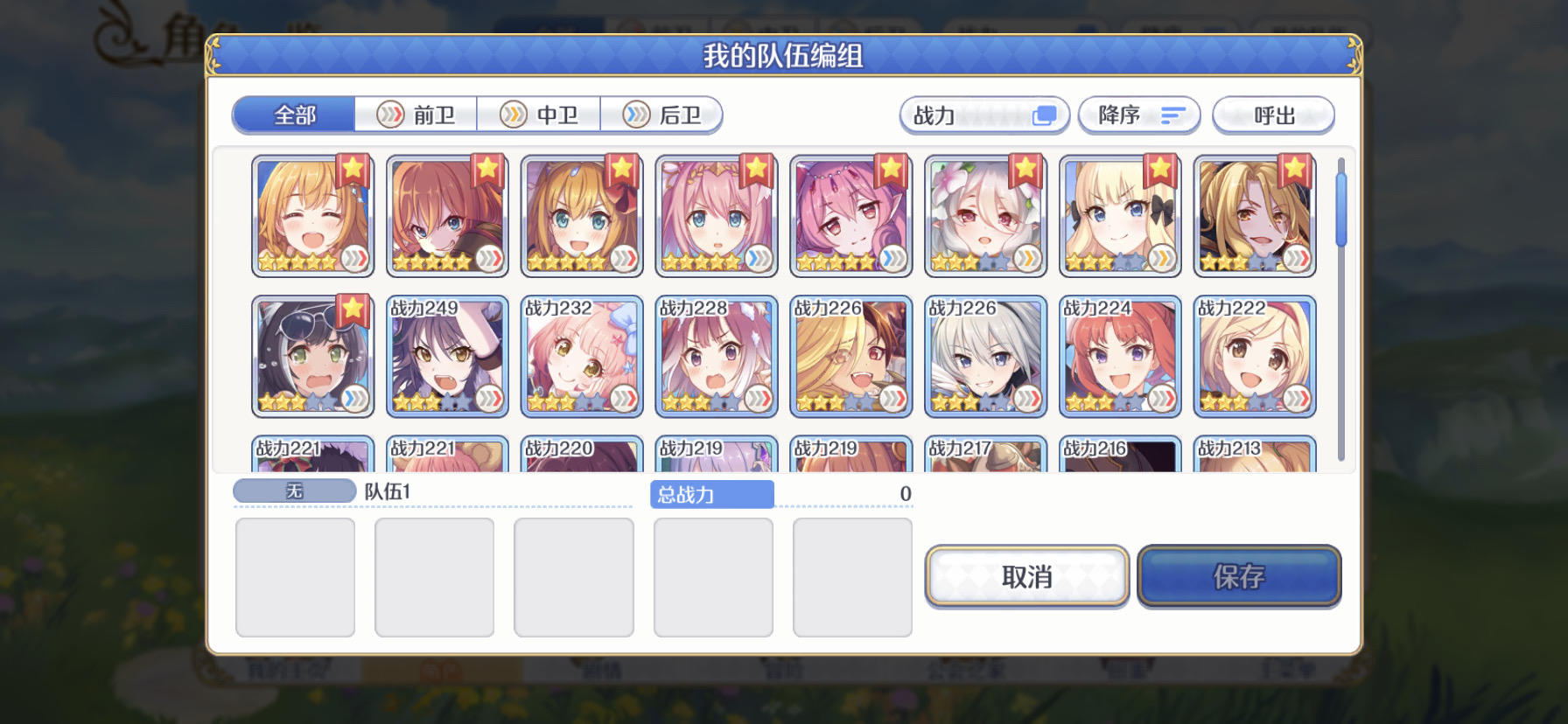
Task: Click the sort-lines icon on the 降序 button
Action: point(1172,115)
